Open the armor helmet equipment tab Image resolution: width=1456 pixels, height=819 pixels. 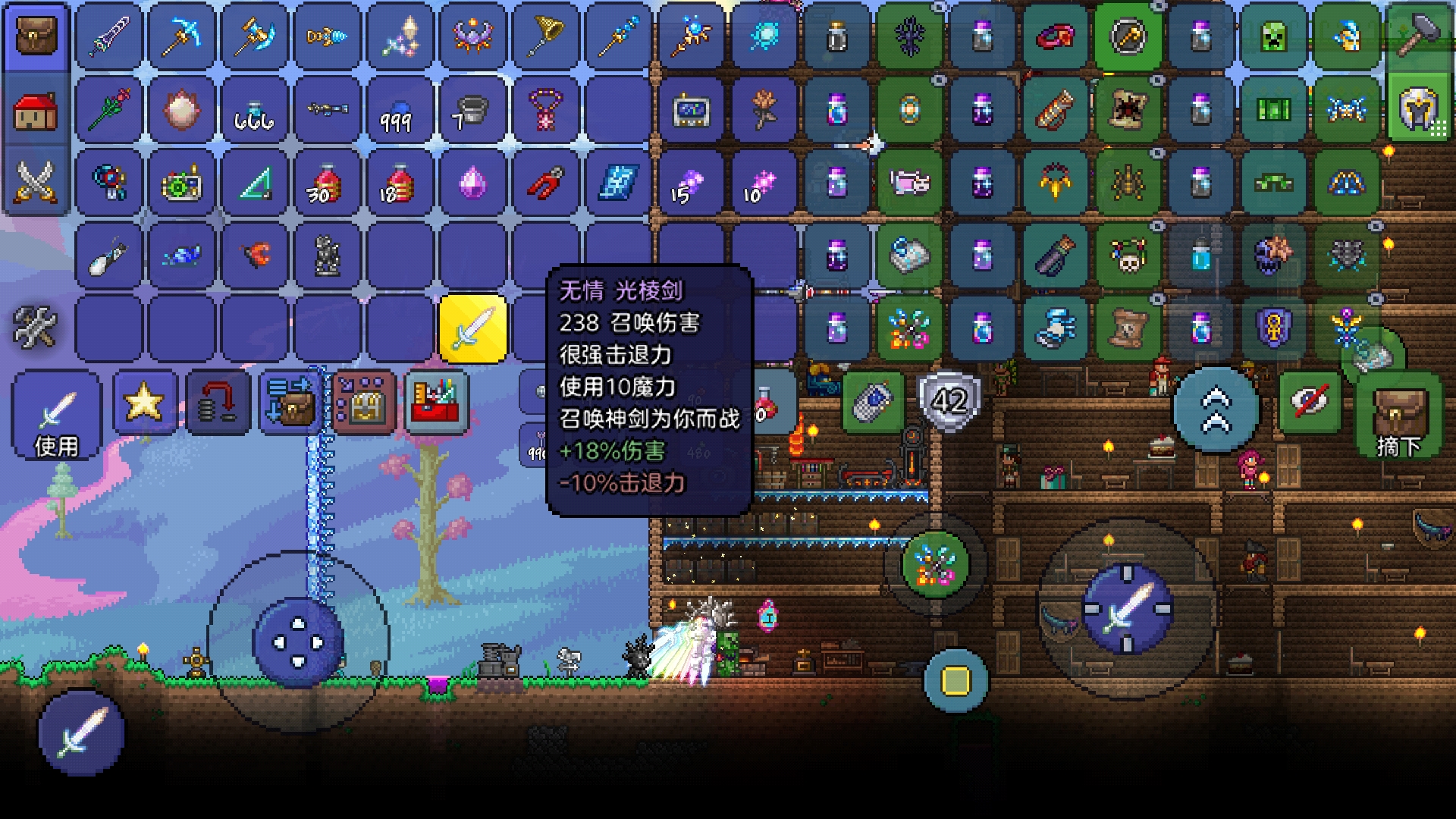(1417, 111)
